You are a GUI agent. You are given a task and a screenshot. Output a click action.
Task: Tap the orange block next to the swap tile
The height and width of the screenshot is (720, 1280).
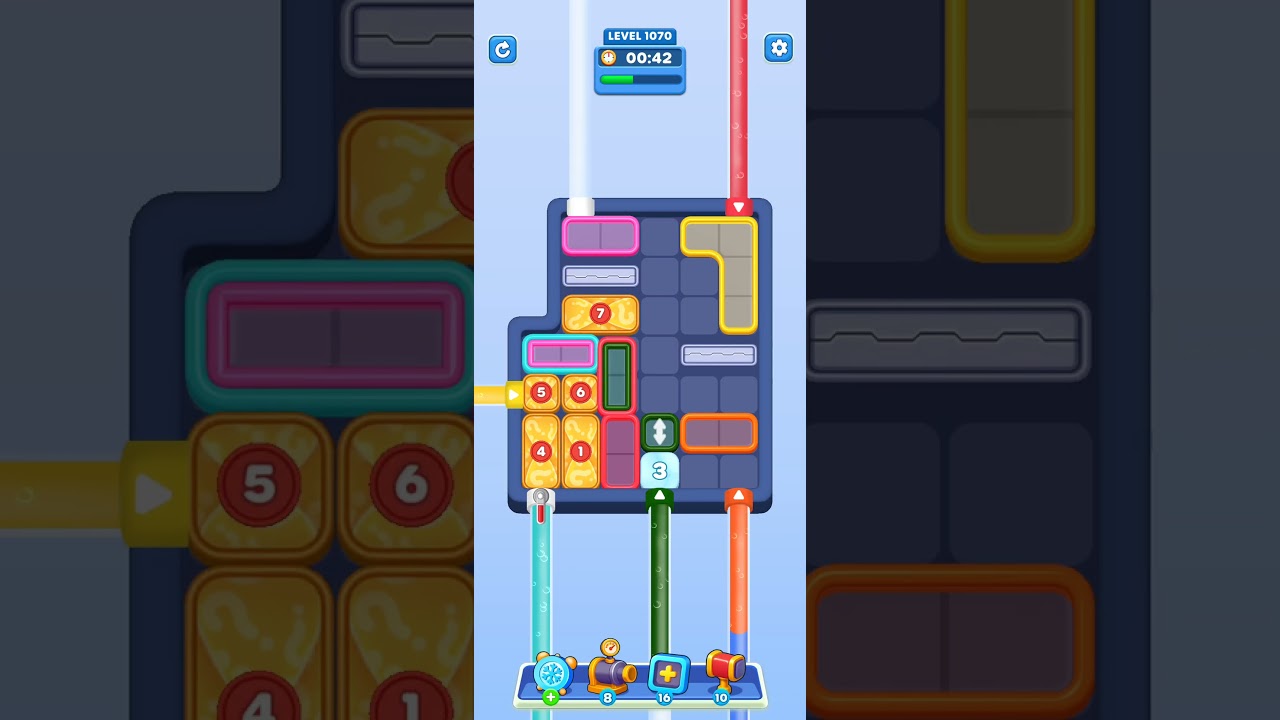[719, 432]
